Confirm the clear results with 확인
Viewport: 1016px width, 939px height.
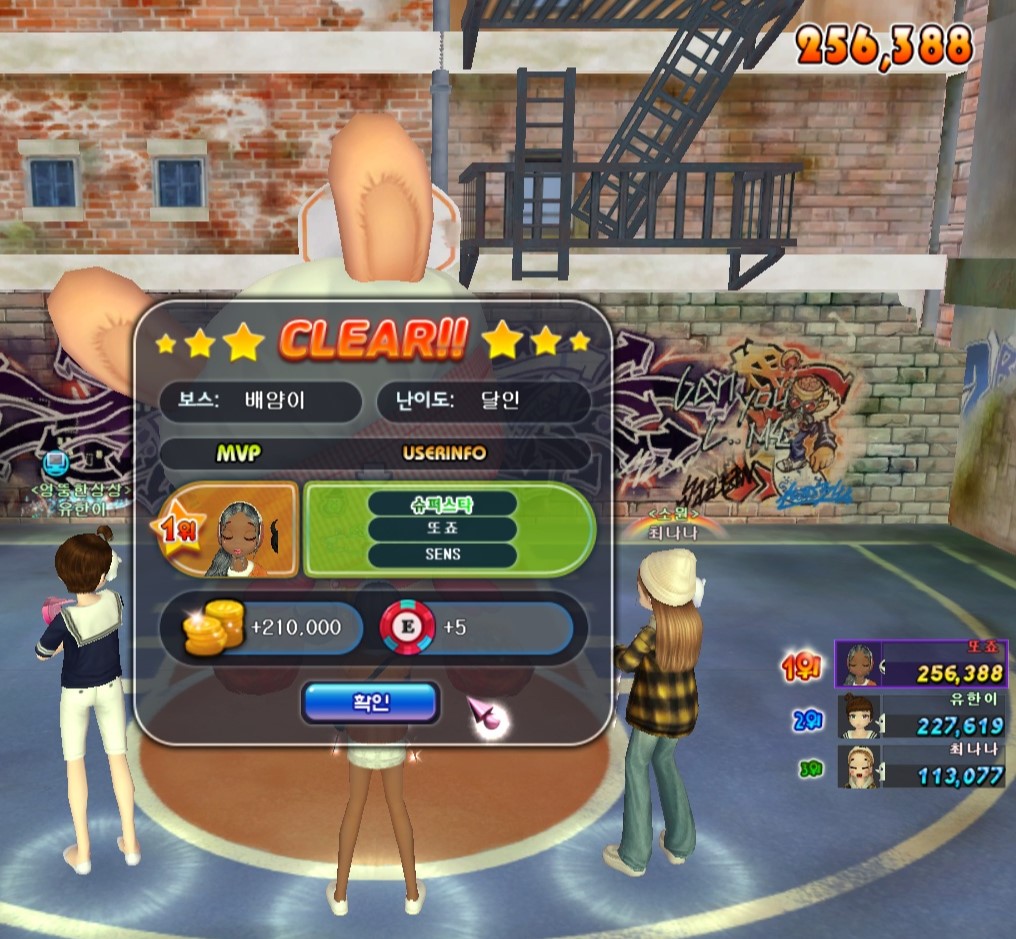(x=370, y=702)
